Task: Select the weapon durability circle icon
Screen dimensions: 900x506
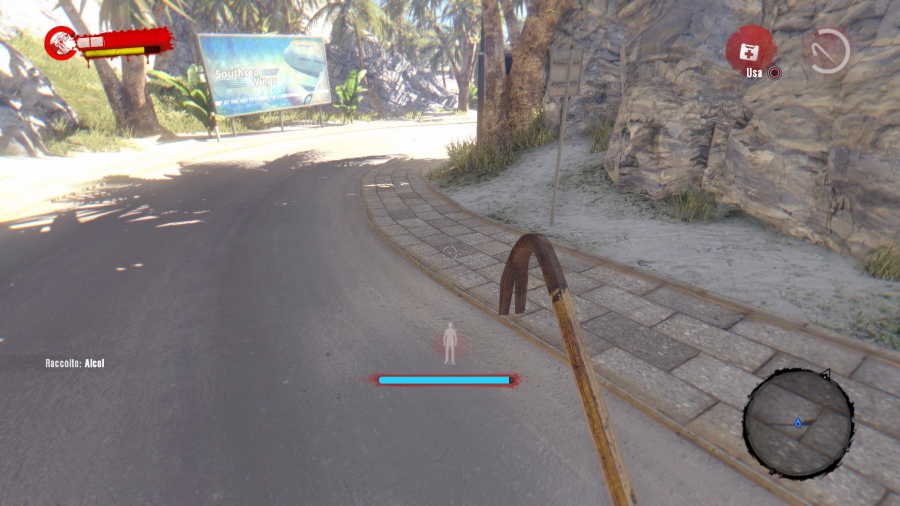Action: click(827, 50)
